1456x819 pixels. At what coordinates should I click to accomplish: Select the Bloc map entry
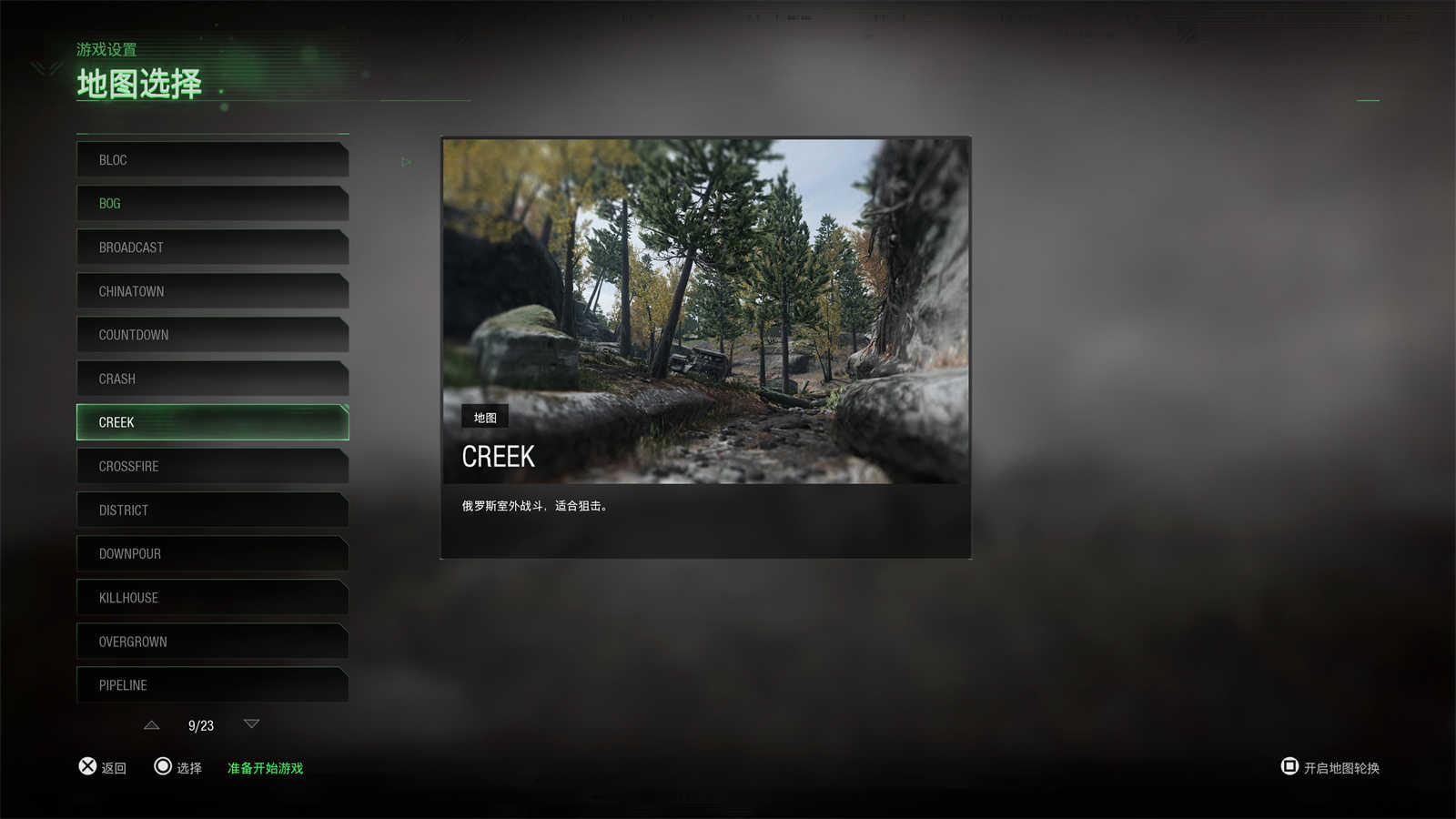click(x=212, y=160)
